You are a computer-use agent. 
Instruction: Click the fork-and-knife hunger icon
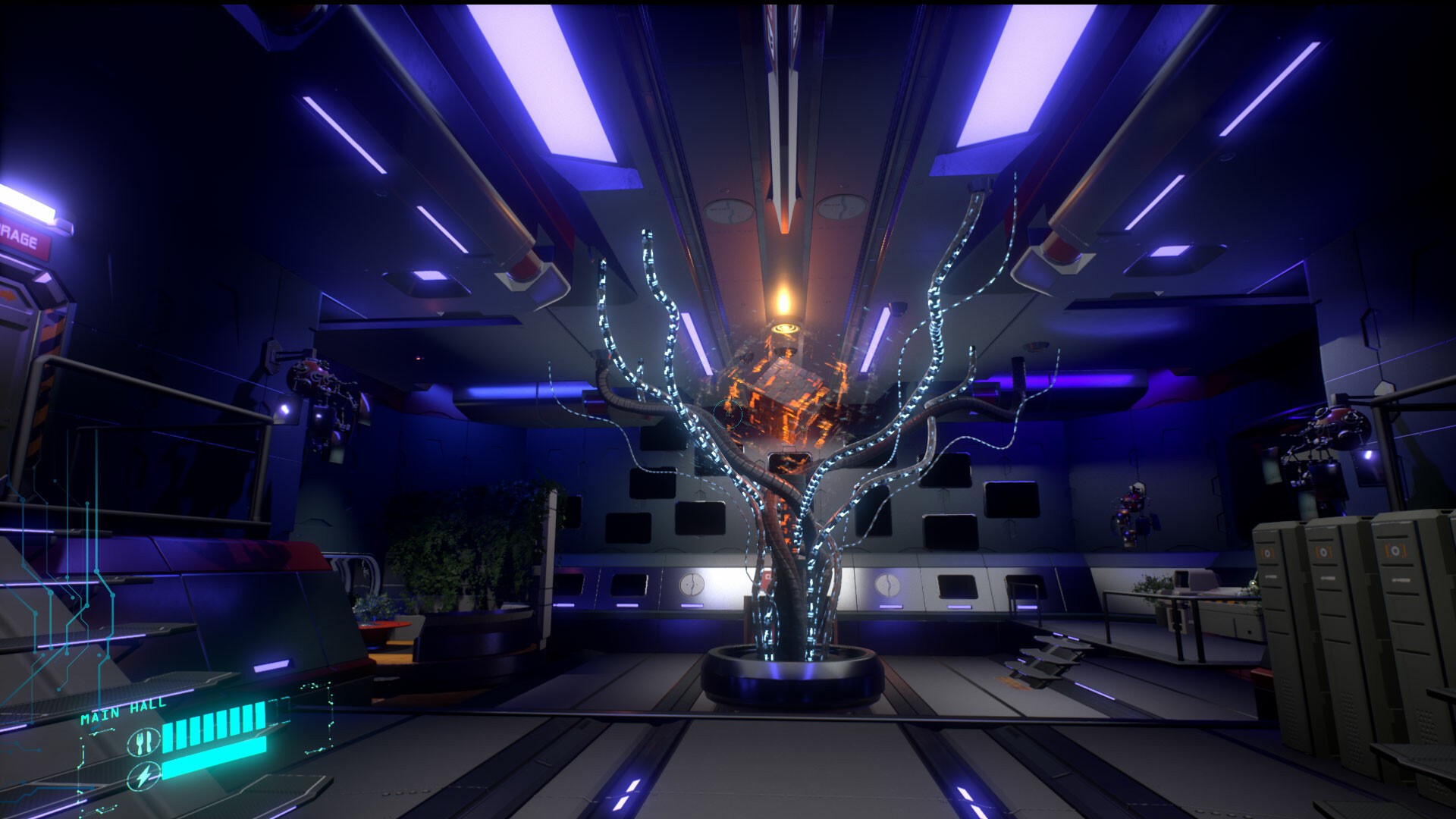coord(143,742)
